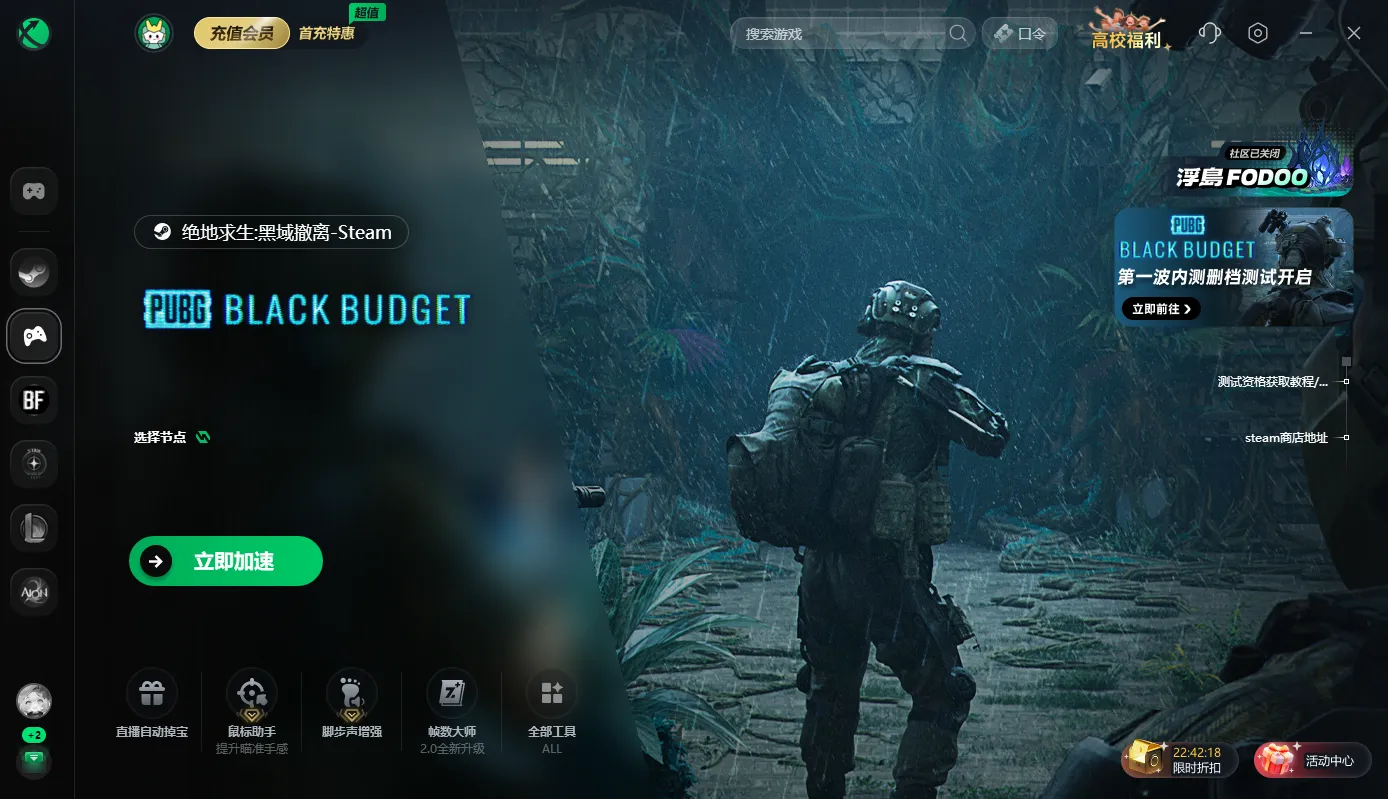Open the 直播自动掉宝 live drop tool
This screenshot has height=799, width=1388.
151,691
